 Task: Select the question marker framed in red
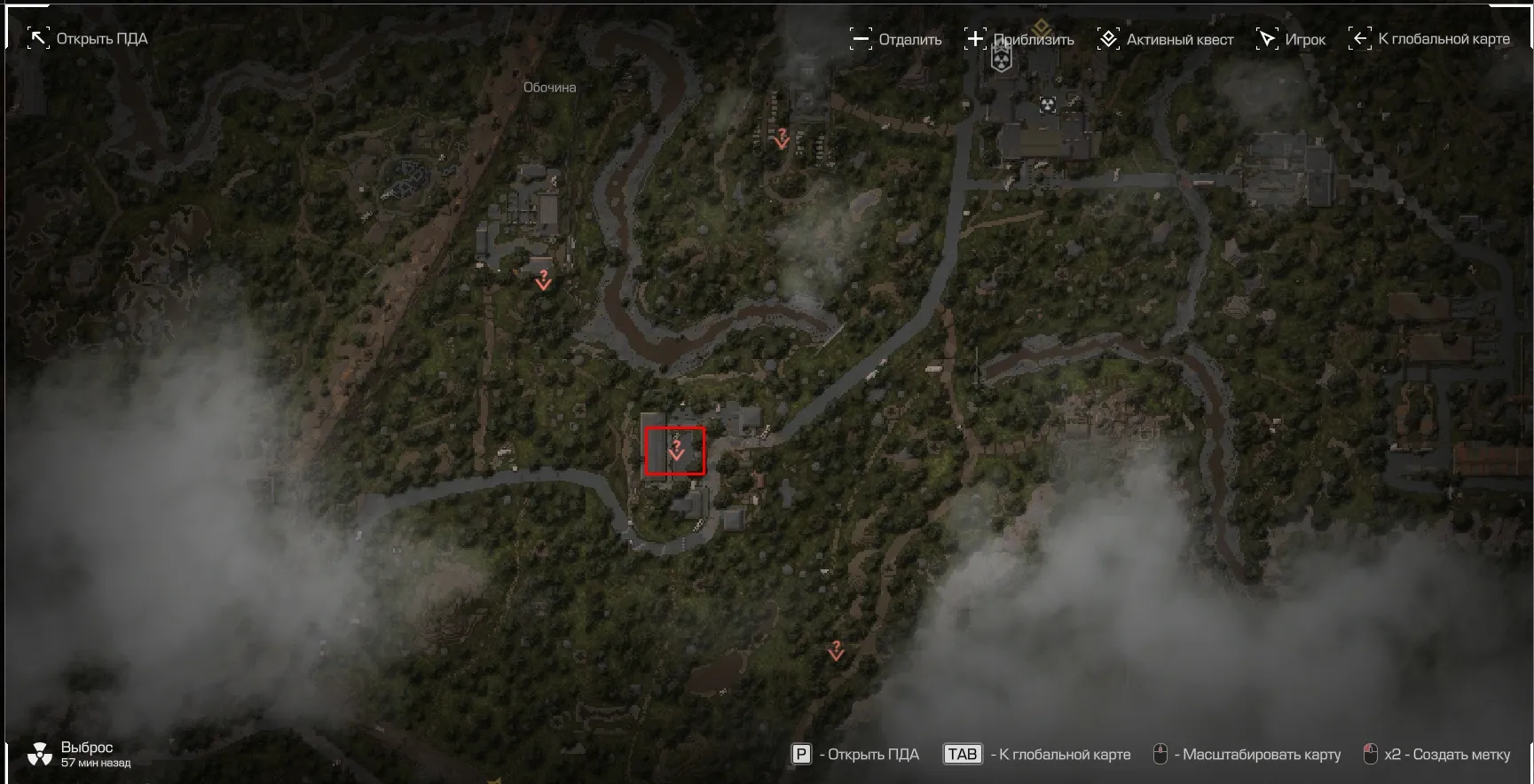coord(676,451)
